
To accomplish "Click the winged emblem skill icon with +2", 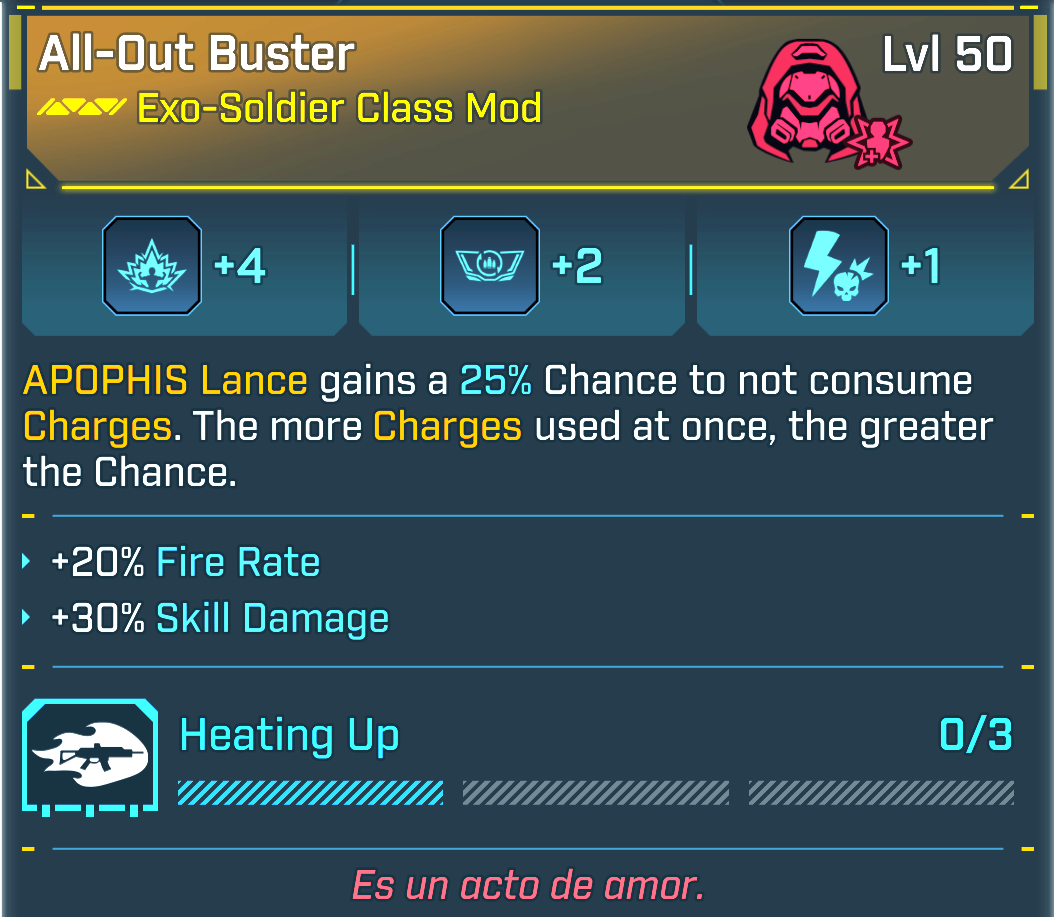I will (x=490, y=266).
